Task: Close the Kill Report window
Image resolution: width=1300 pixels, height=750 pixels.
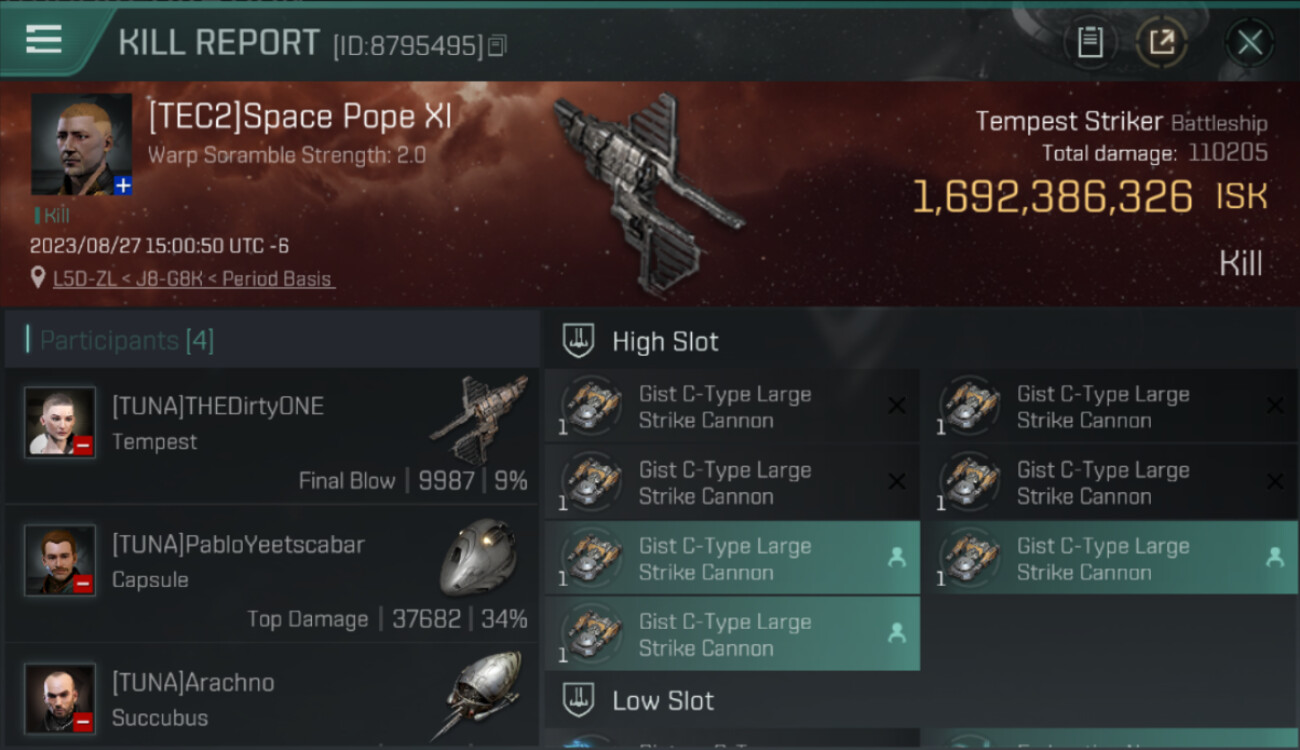Action: point(1249,42)
